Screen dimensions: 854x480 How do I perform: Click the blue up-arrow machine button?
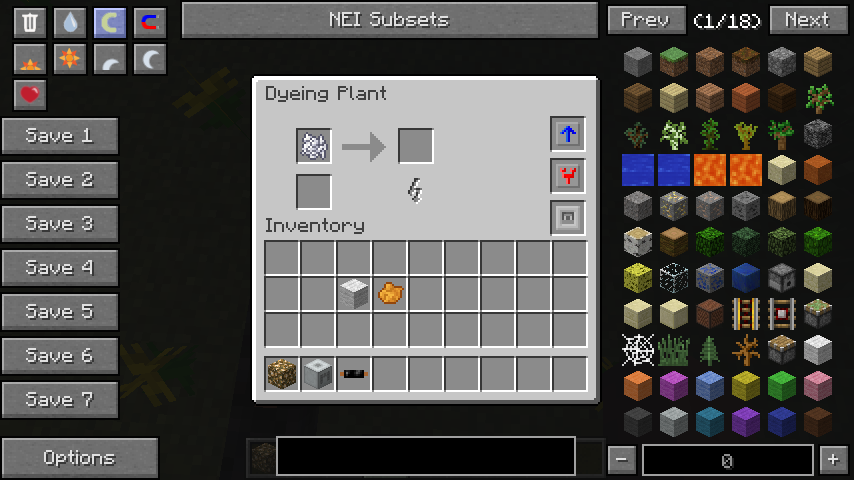point(568,134)
